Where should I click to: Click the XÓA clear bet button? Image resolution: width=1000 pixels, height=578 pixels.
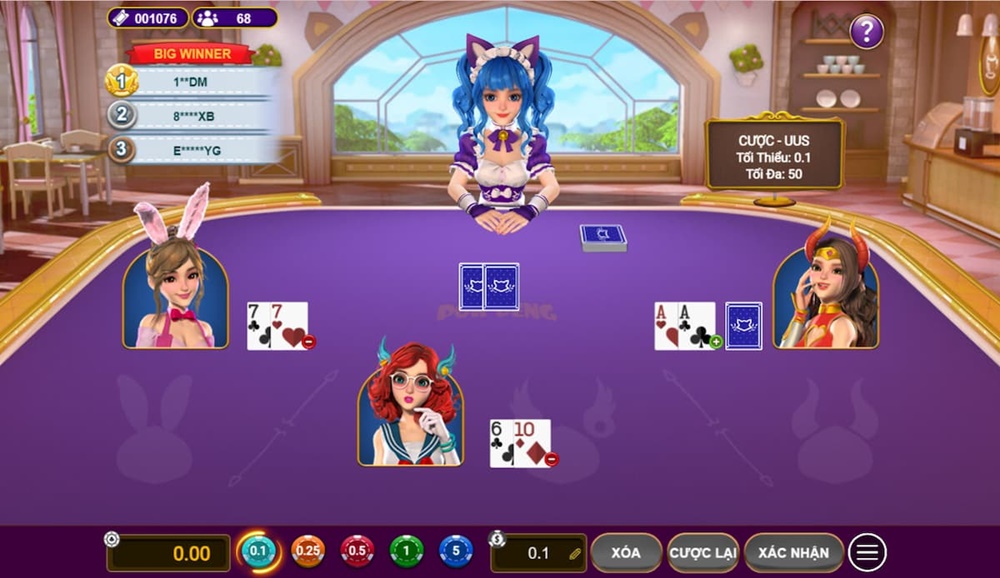click(x=626, y=553)
